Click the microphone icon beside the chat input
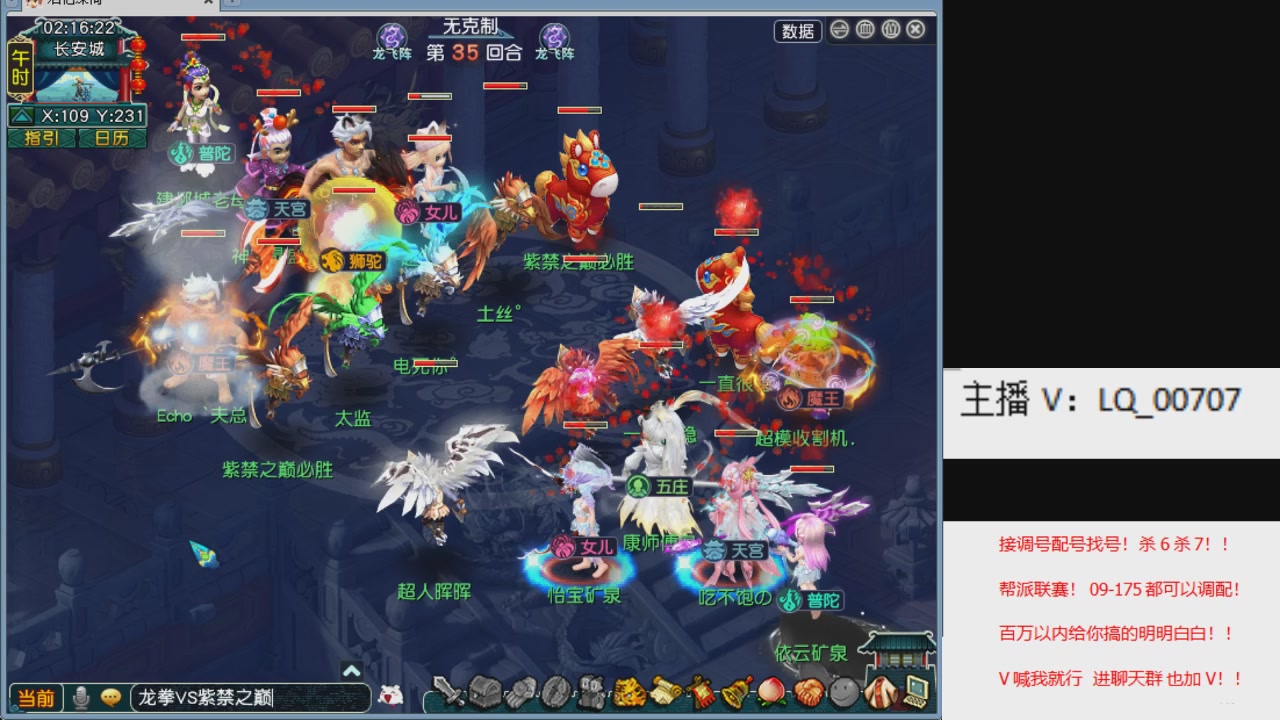The width and height of the screenshot is (1280, 720). (x=80, y=696)
